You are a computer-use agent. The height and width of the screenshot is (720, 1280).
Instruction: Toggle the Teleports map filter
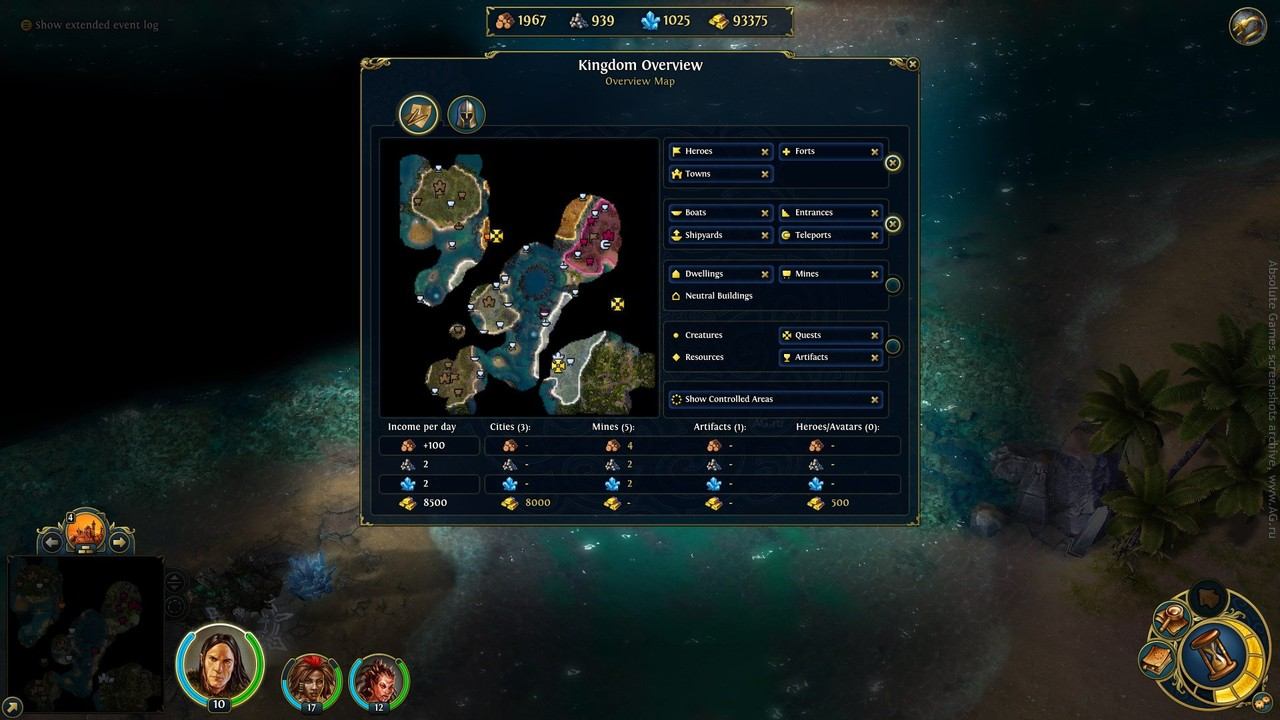[830, 235]
